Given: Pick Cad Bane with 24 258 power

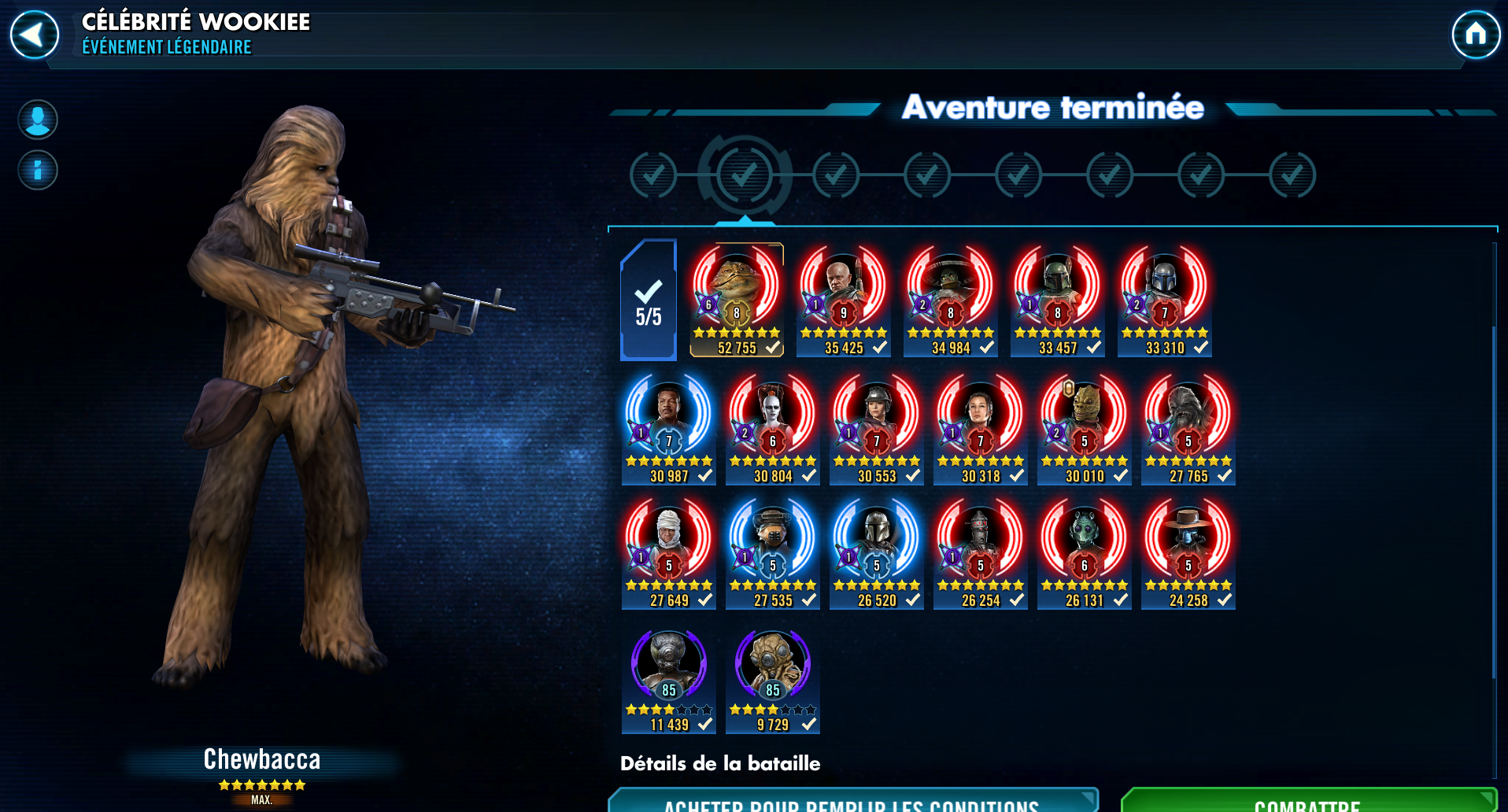Looking at the screenshot, I should click(1188, 552).
